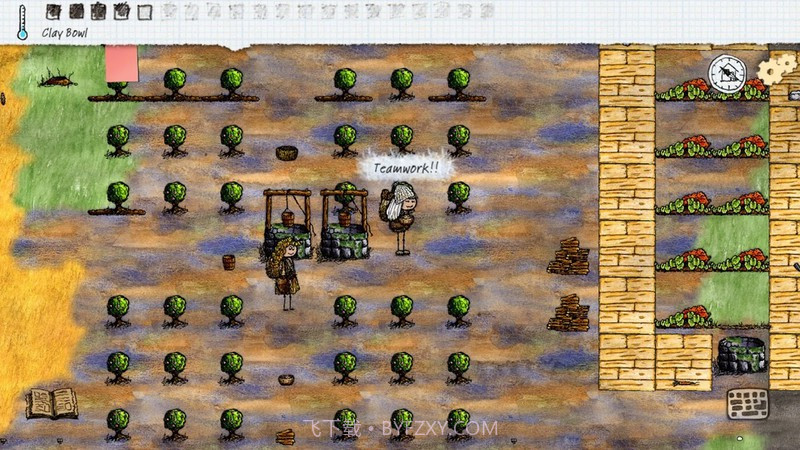Tap the home compass icon
Viewport: 800px width, 450px height.
click(x=727, y=74)
